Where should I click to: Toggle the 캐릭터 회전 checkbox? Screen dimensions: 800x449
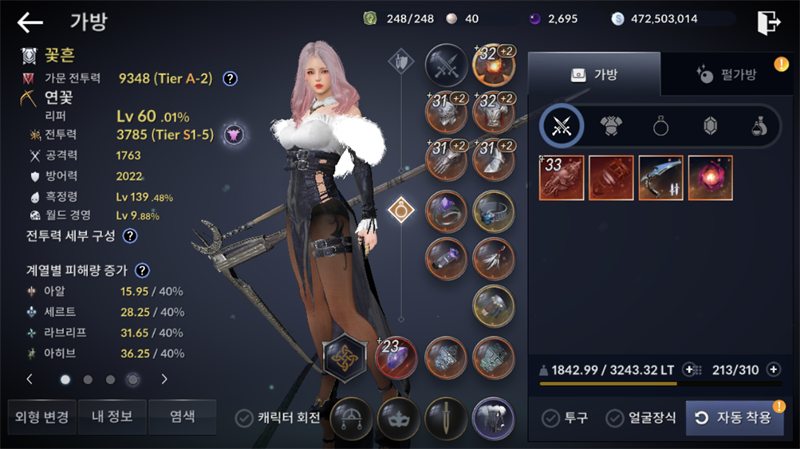244,418
